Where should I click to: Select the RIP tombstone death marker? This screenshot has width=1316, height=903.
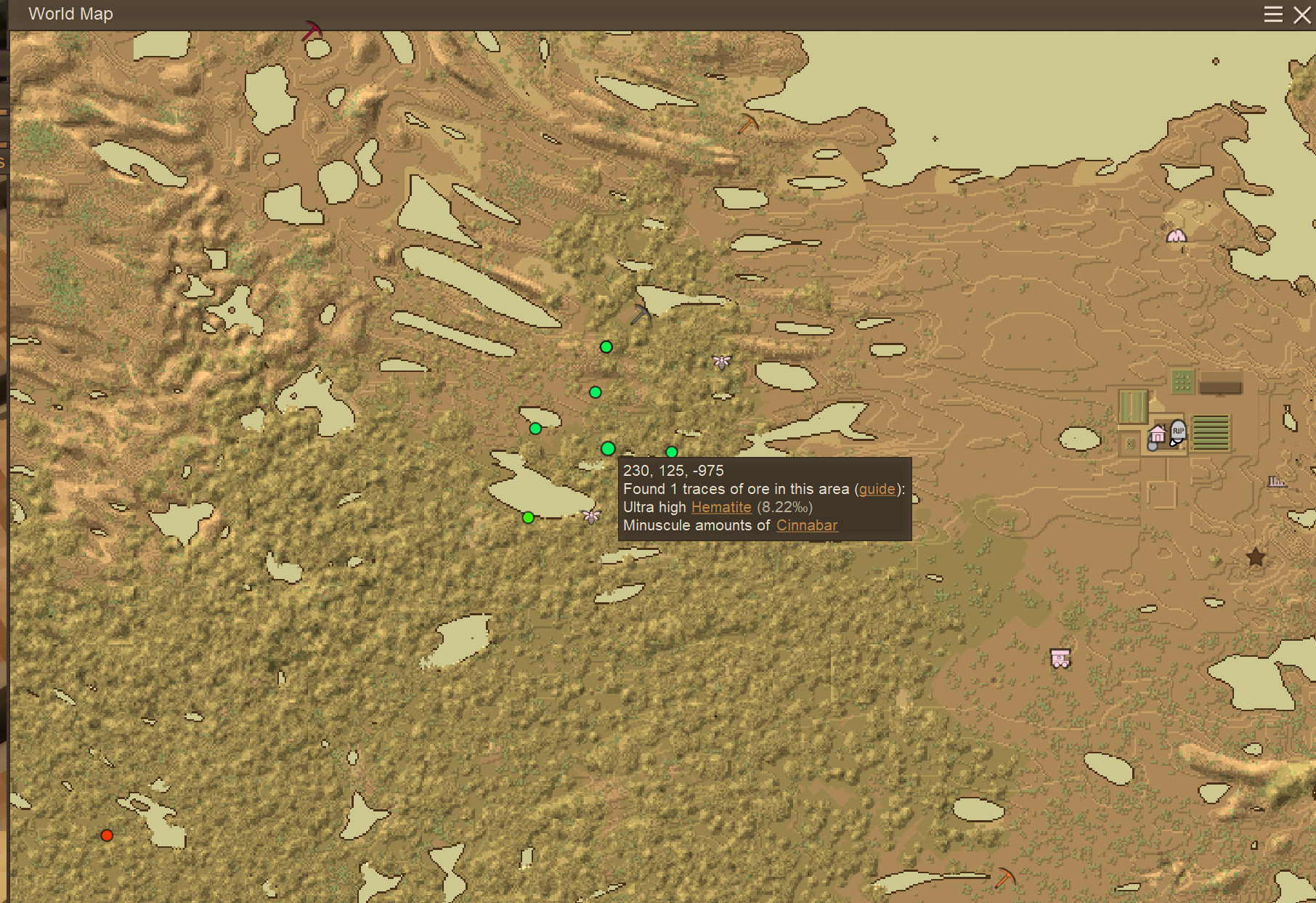[x=1178, y=431]
